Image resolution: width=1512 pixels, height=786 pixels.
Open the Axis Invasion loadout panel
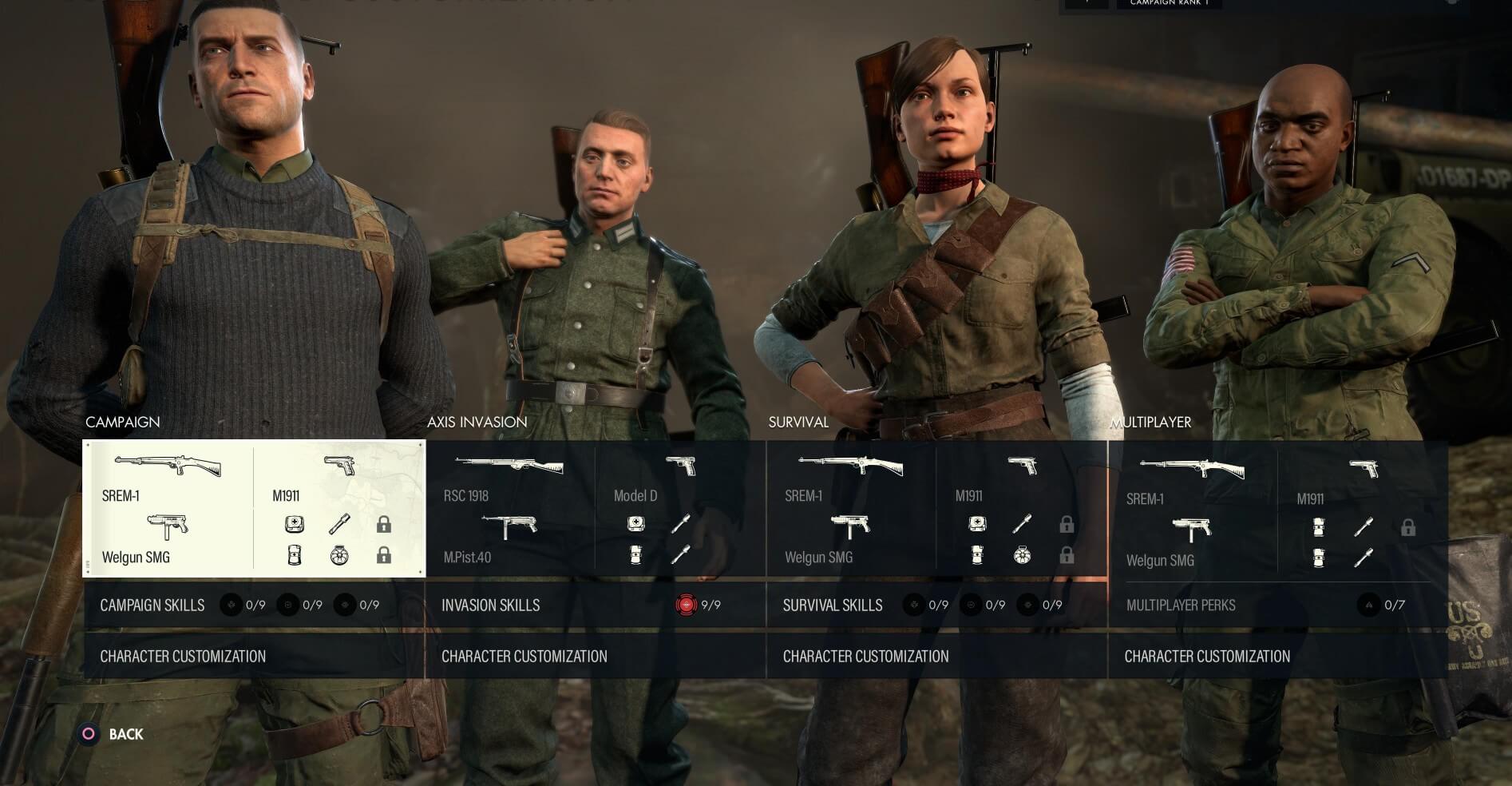pyautogui.click(x=596, y=508)
